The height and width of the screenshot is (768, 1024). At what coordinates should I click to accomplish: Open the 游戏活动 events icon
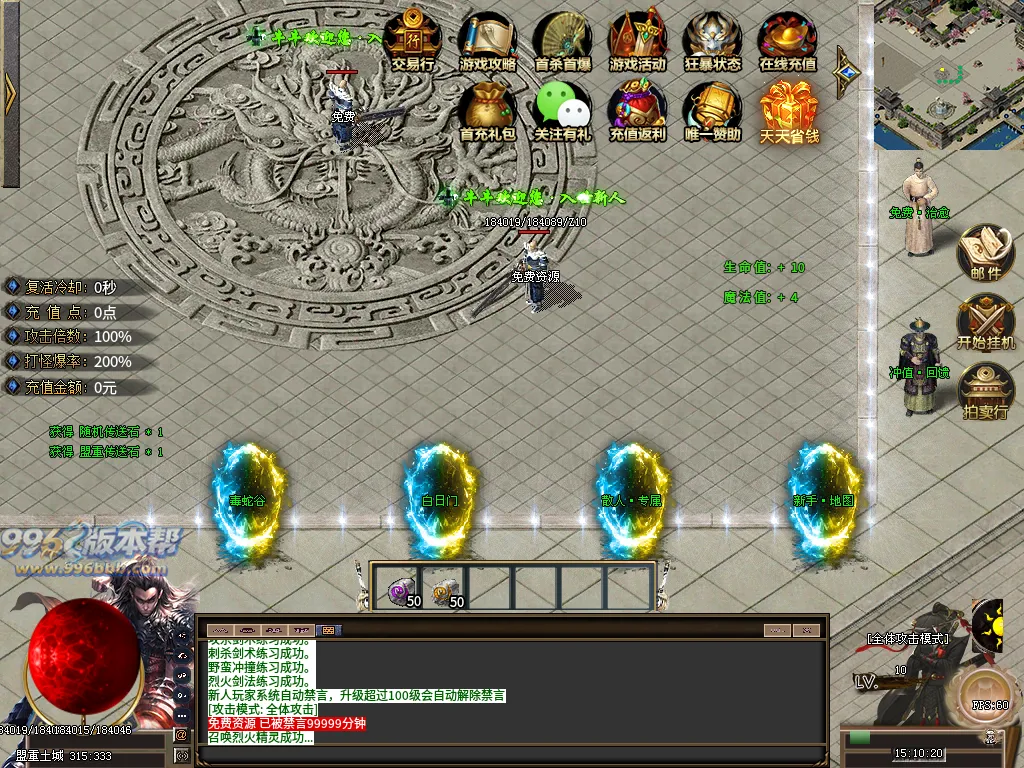pyautogui.click(x=637, y=38)
